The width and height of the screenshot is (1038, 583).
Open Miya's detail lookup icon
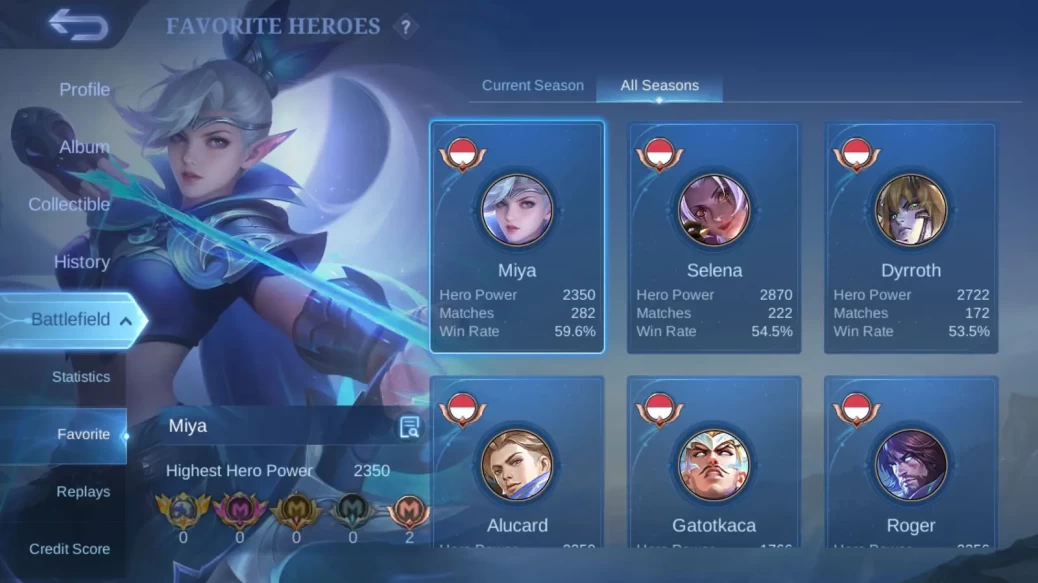coord(409,427)
